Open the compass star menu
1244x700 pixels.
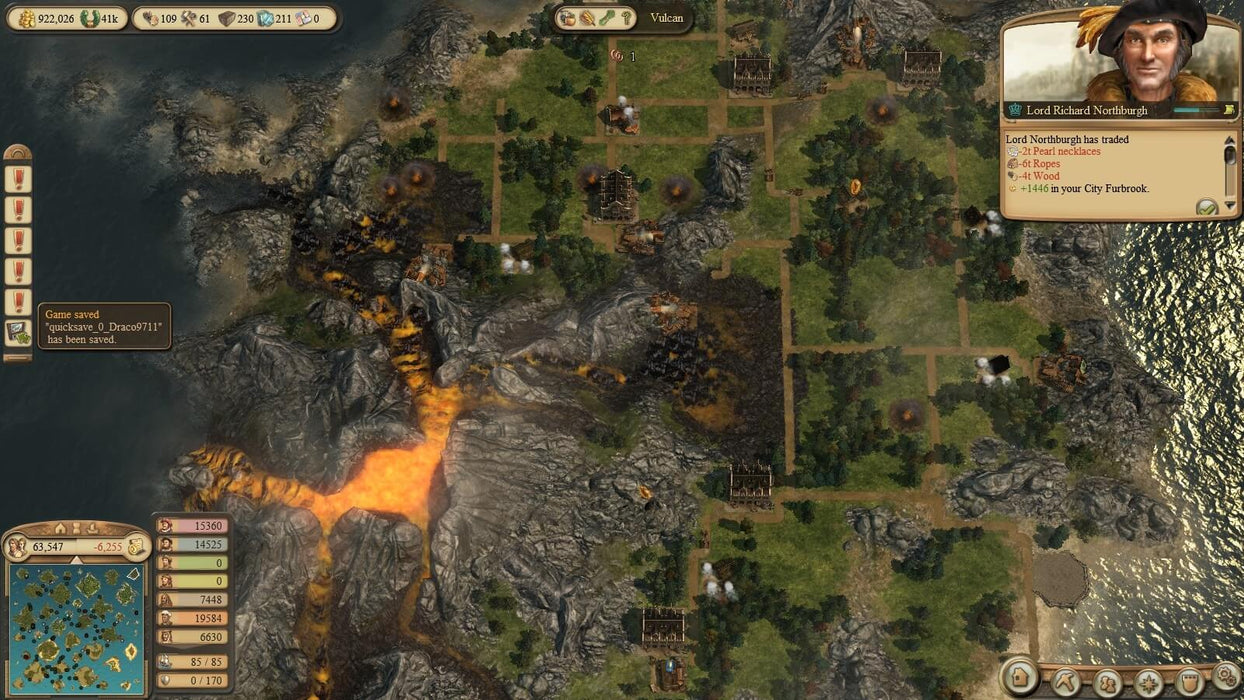pos(1148,682)
